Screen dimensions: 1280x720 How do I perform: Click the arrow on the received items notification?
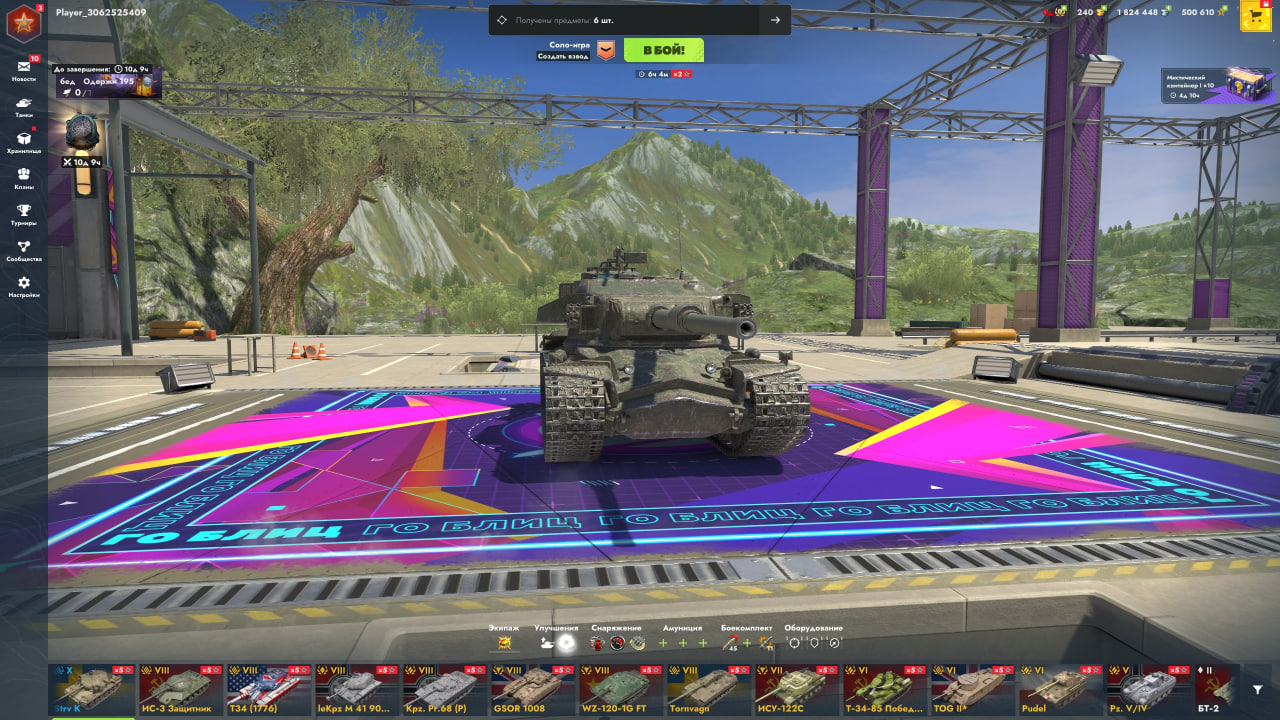pyautogui.click(x=775, y=20)
